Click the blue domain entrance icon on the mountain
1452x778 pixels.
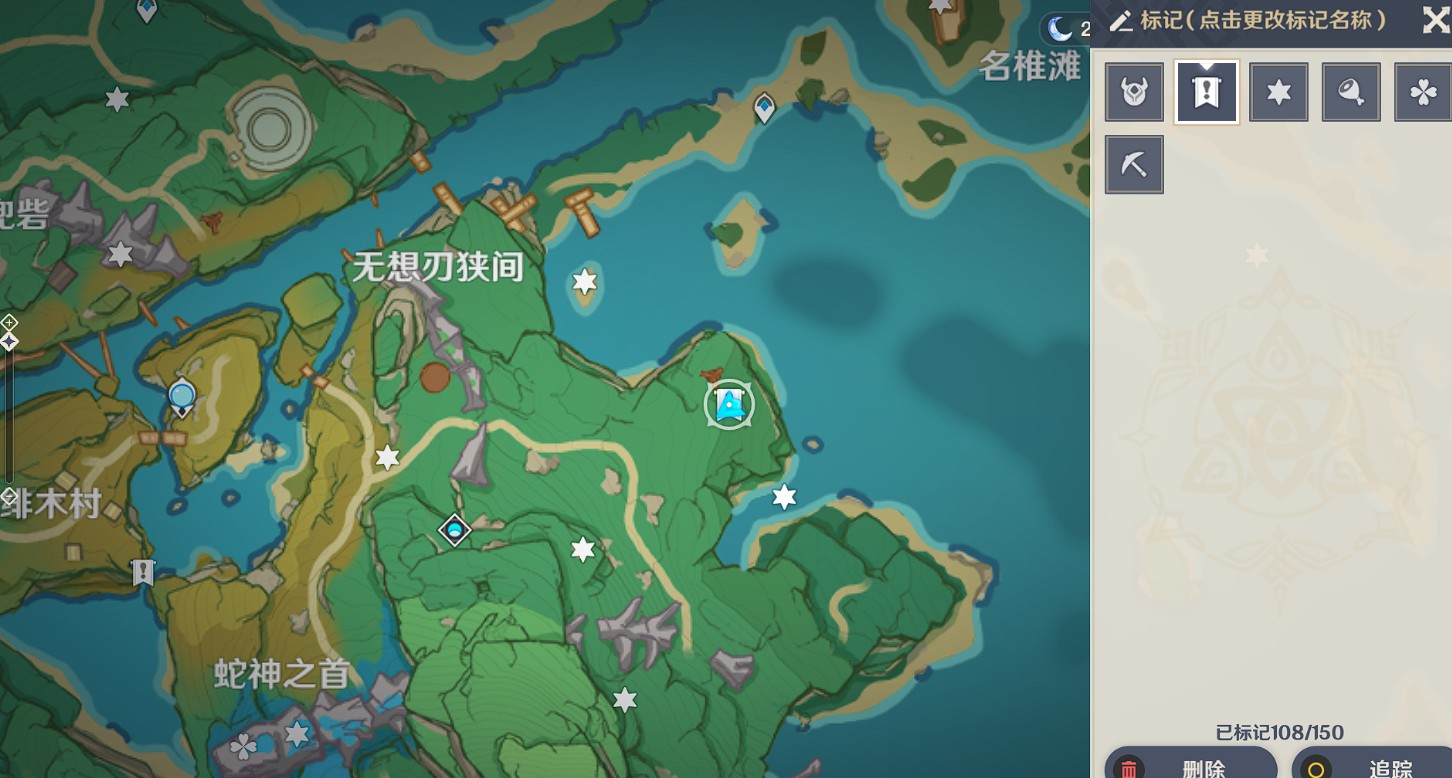click(455, 530)
